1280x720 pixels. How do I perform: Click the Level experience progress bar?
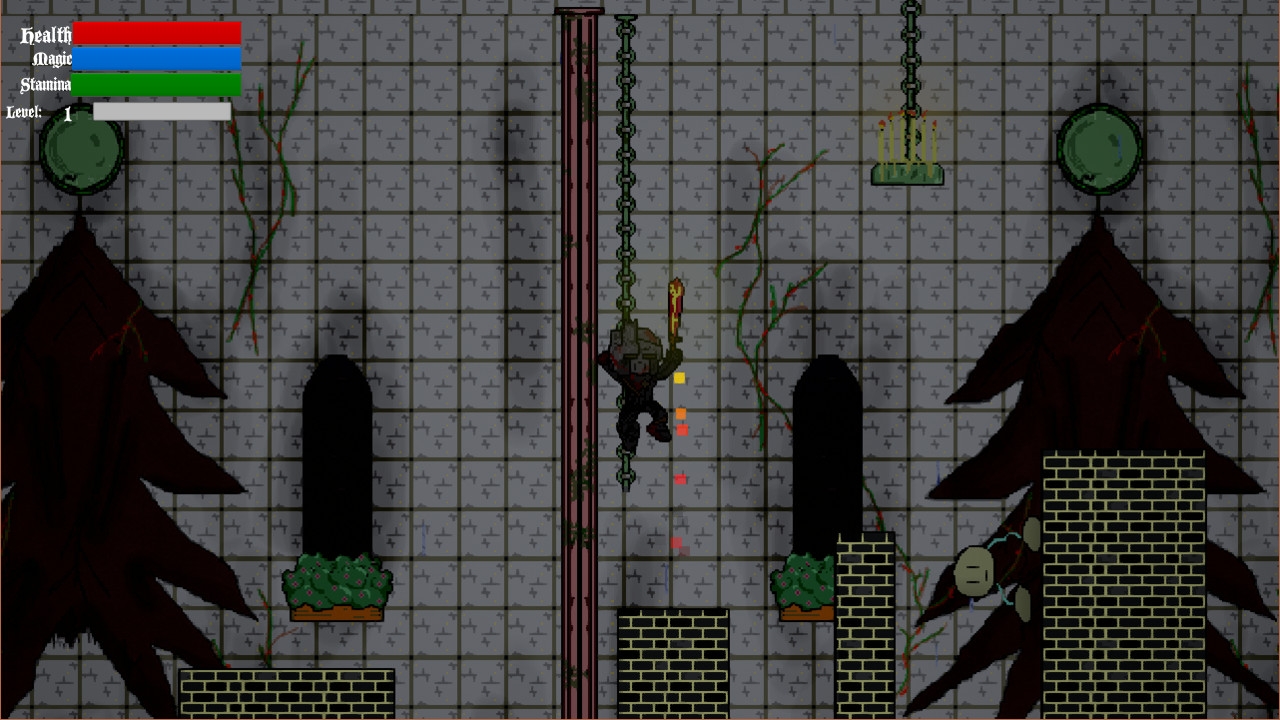pos(161,112)
